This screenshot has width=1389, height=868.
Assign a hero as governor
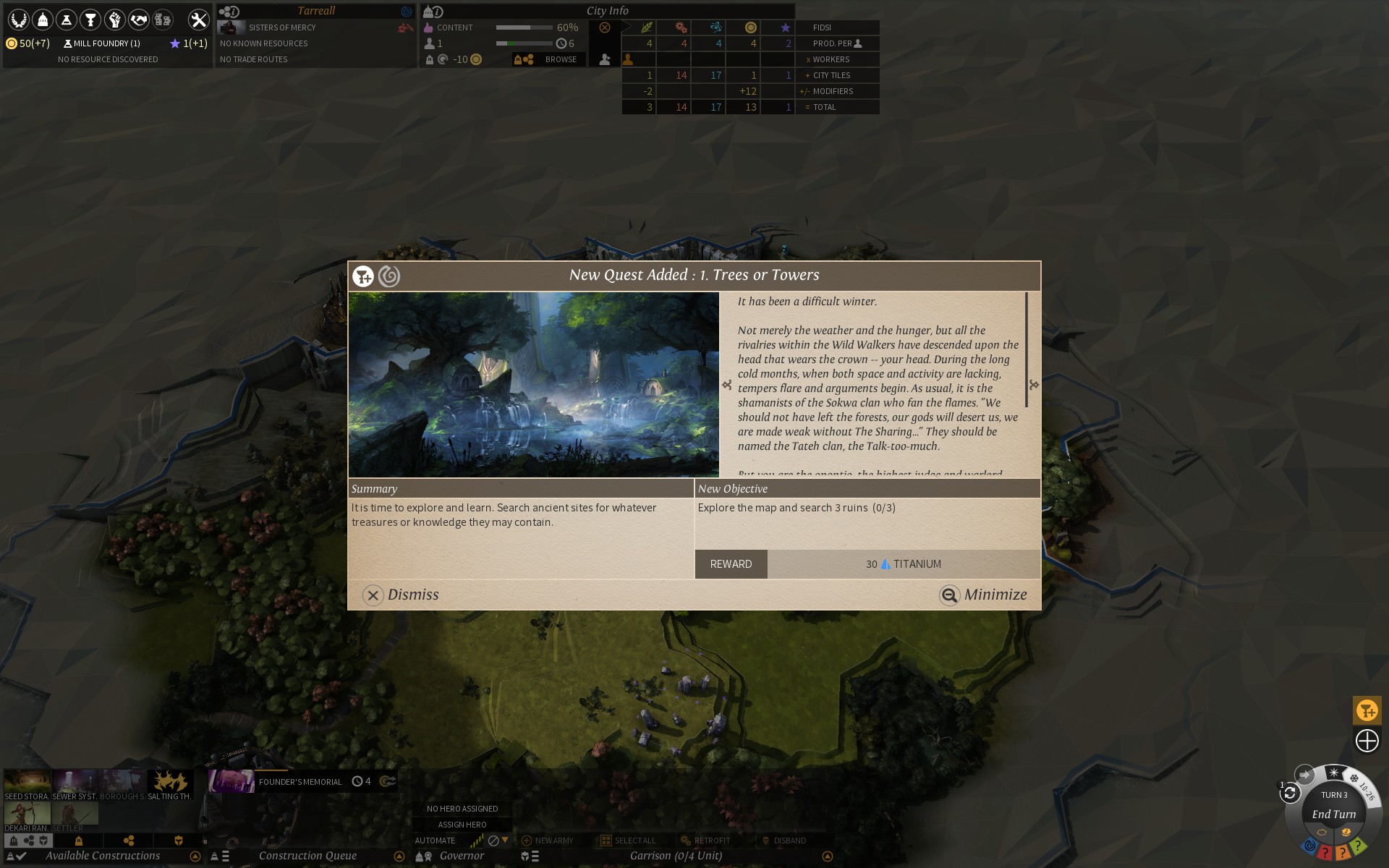pos(462,825)
